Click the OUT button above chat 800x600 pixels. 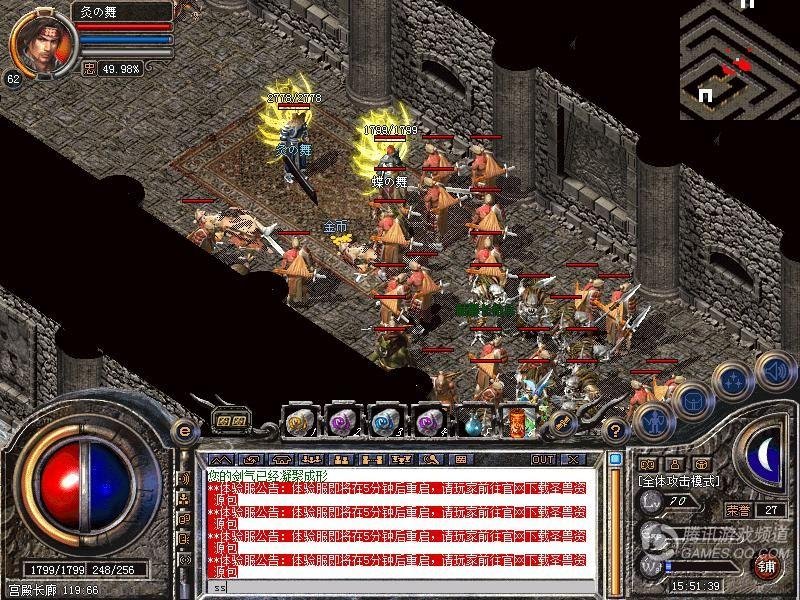(x=543, y=459)
